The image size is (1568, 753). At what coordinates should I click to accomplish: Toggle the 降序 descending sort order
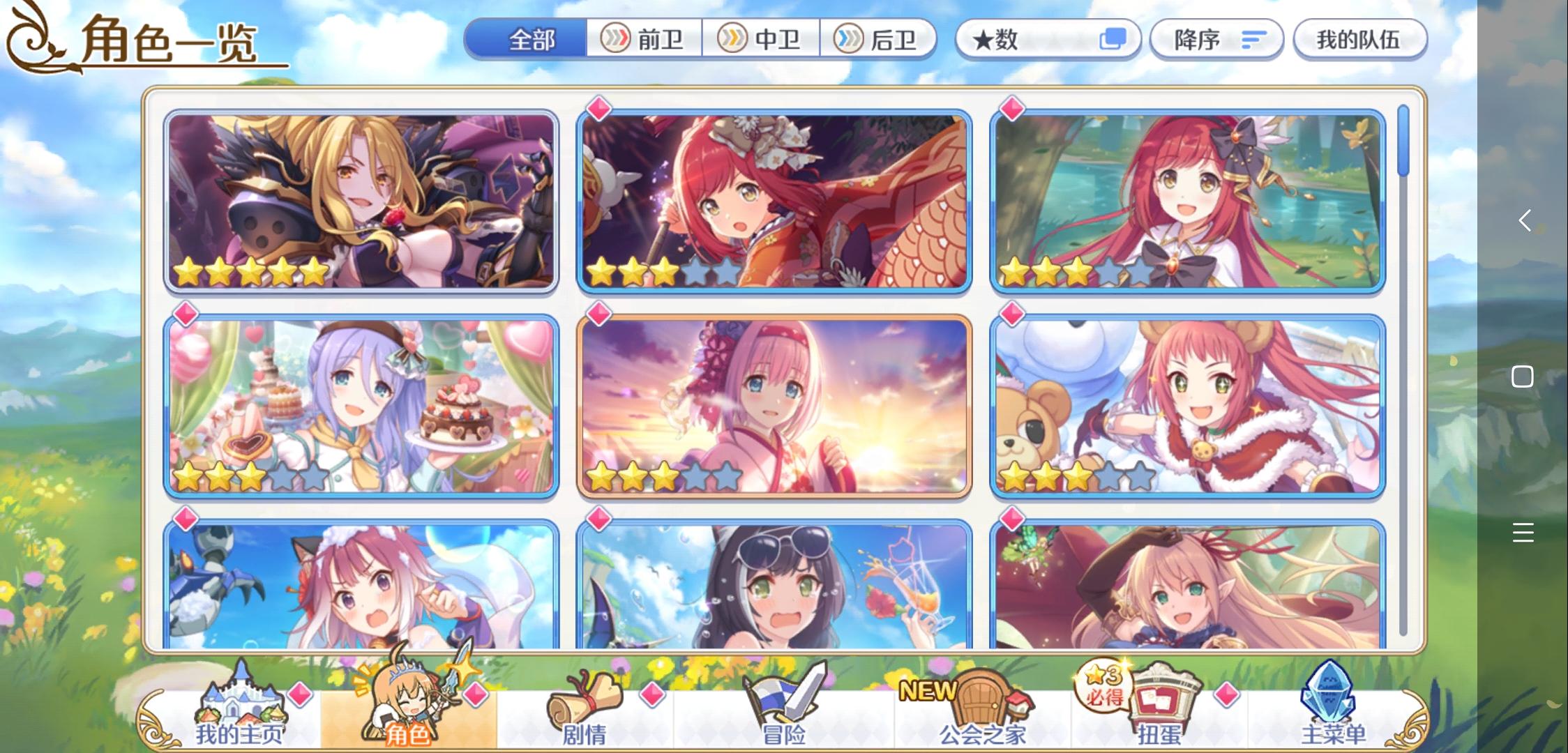1217,40
